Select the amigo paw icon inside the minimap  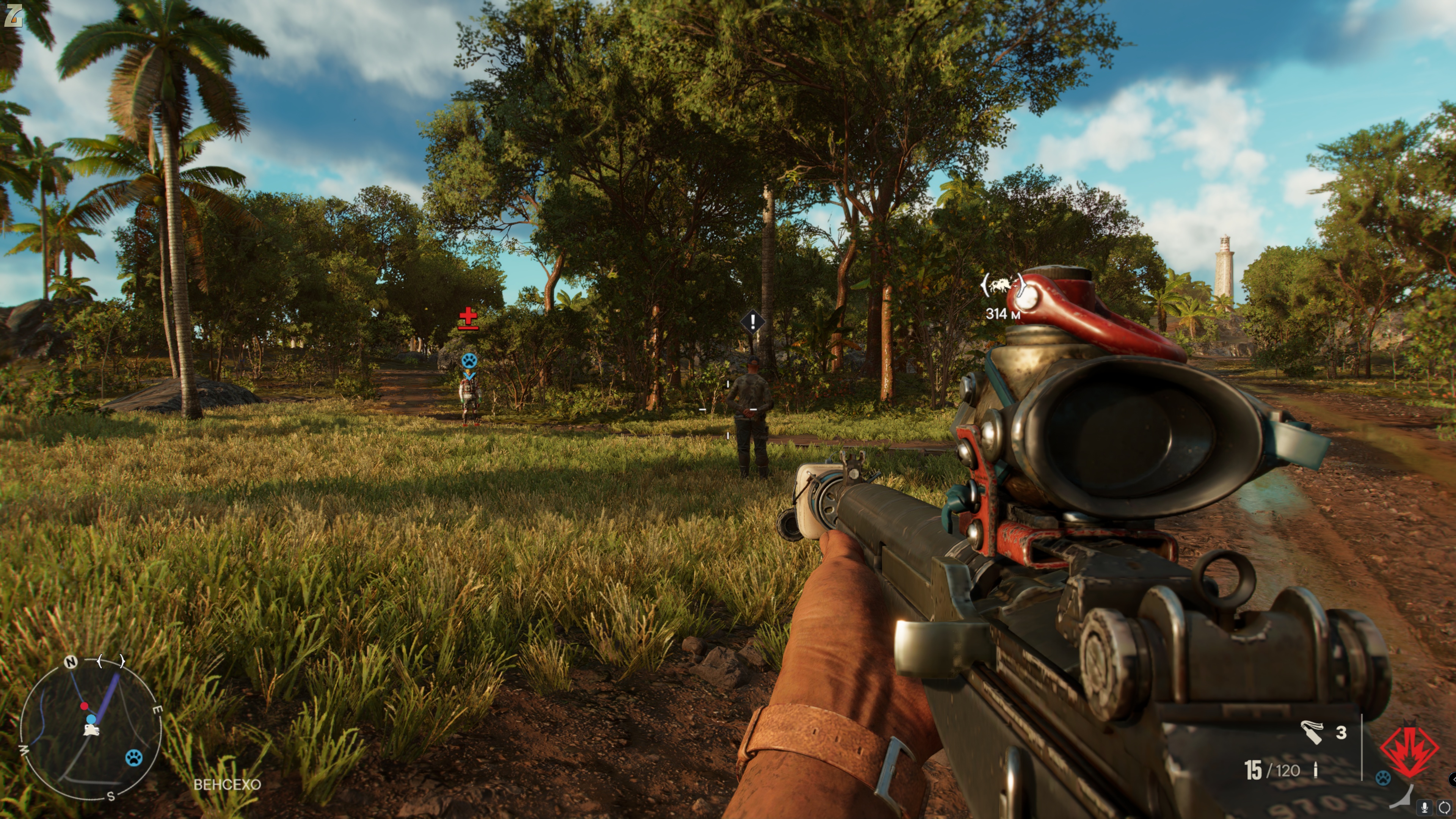[134, 758]
